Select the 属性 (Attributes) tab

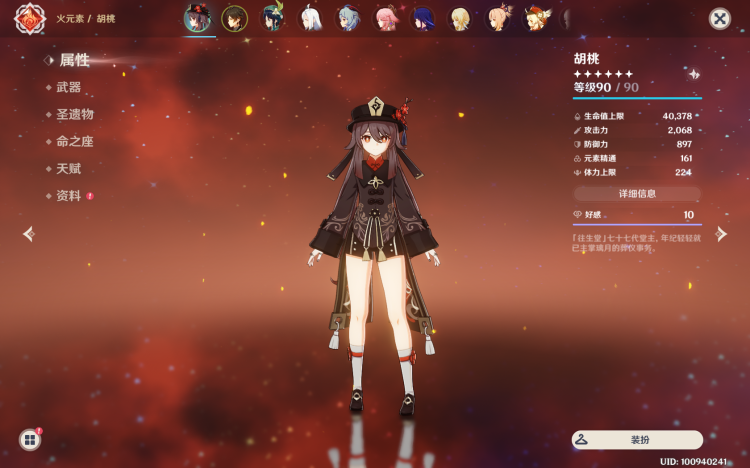point(73,60)
